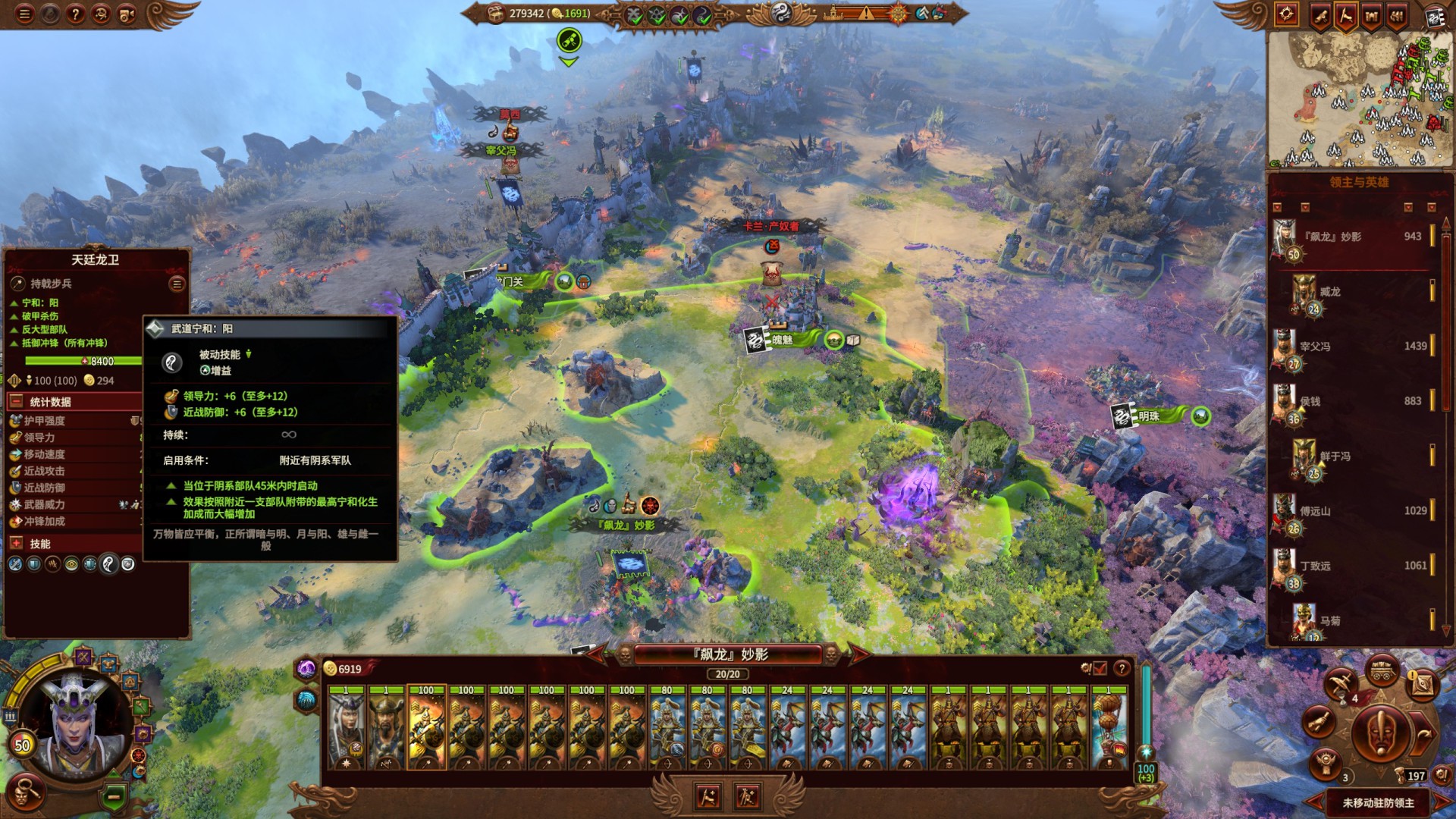This screenshot has height=819, width=1456.
Task: Open the treasury chest at top bar
Action: coord(495,14)
